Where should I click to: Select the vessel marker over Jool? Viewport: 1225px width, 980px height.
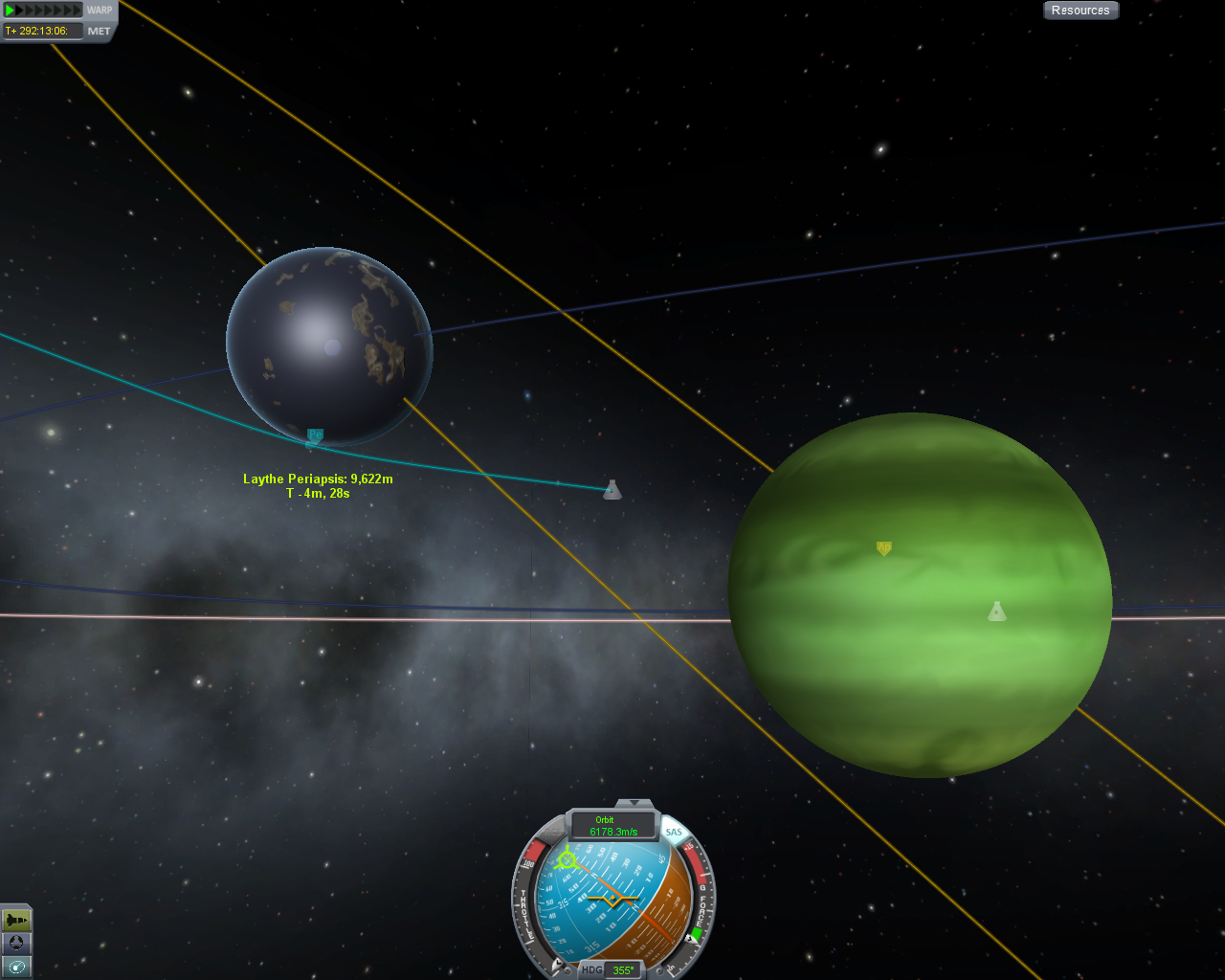click(x=996, y=611)
